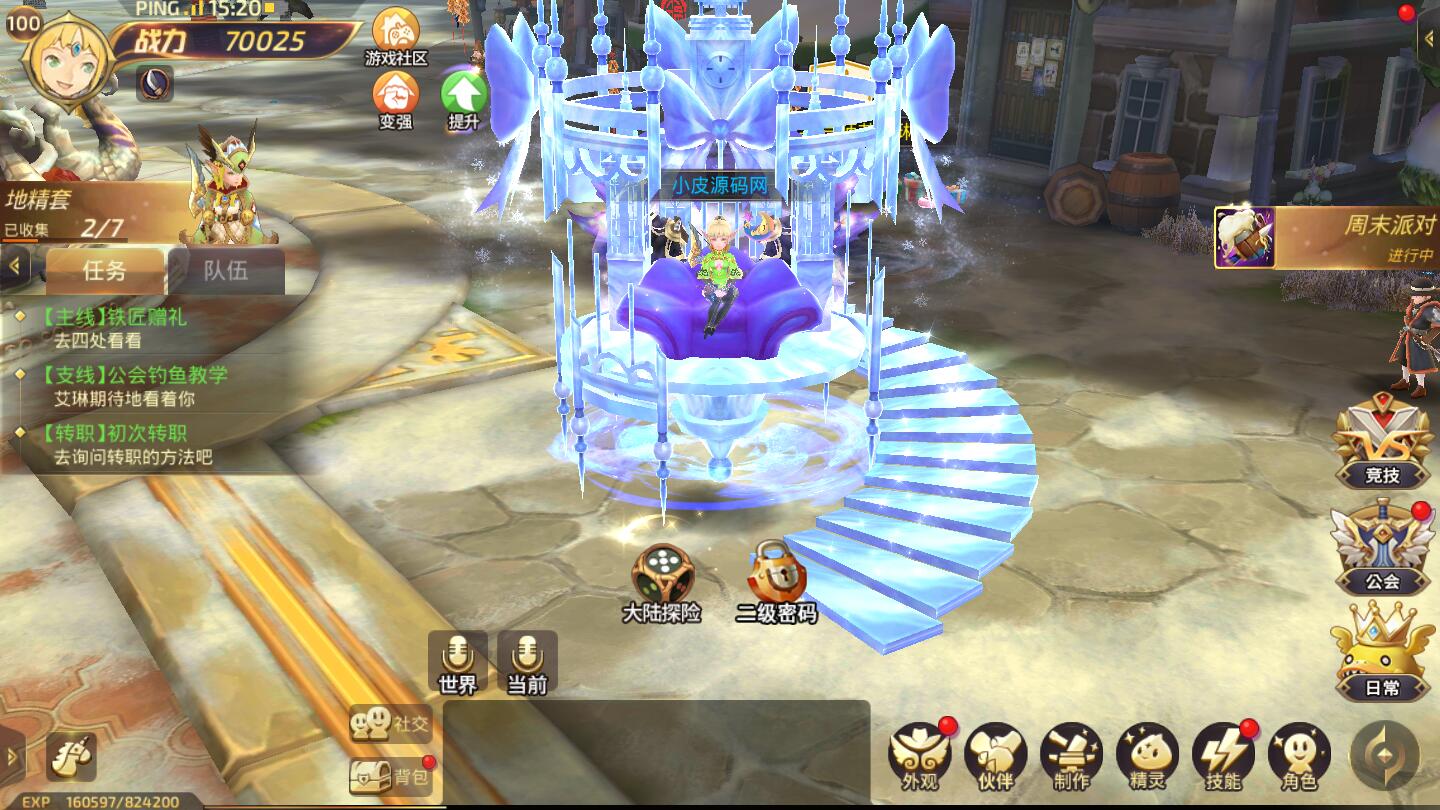Open the 技能 skills menu
This screenshot has height=810, width=1440.
(x=1223, y=755)
